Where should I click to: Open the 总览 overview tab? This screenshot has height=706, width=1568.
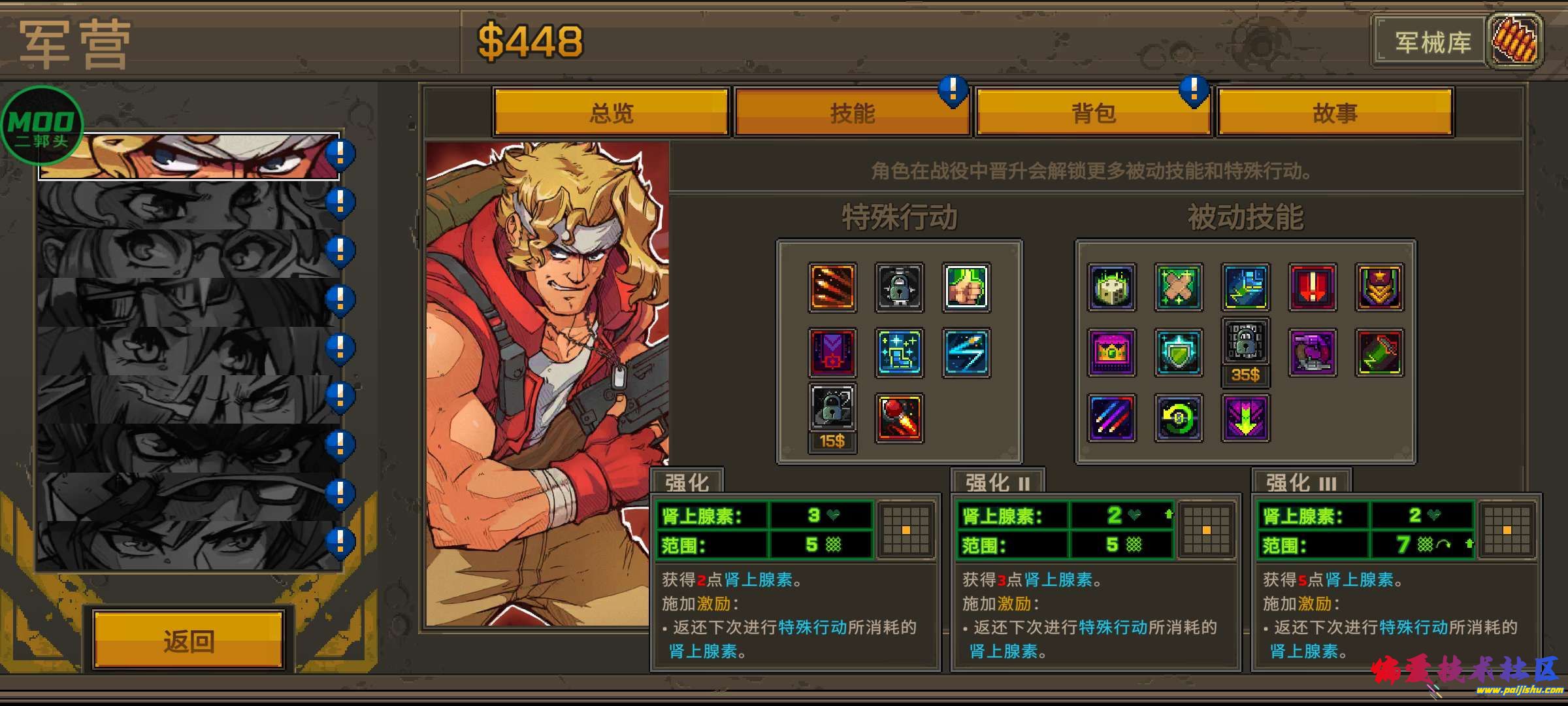[611, 112]
